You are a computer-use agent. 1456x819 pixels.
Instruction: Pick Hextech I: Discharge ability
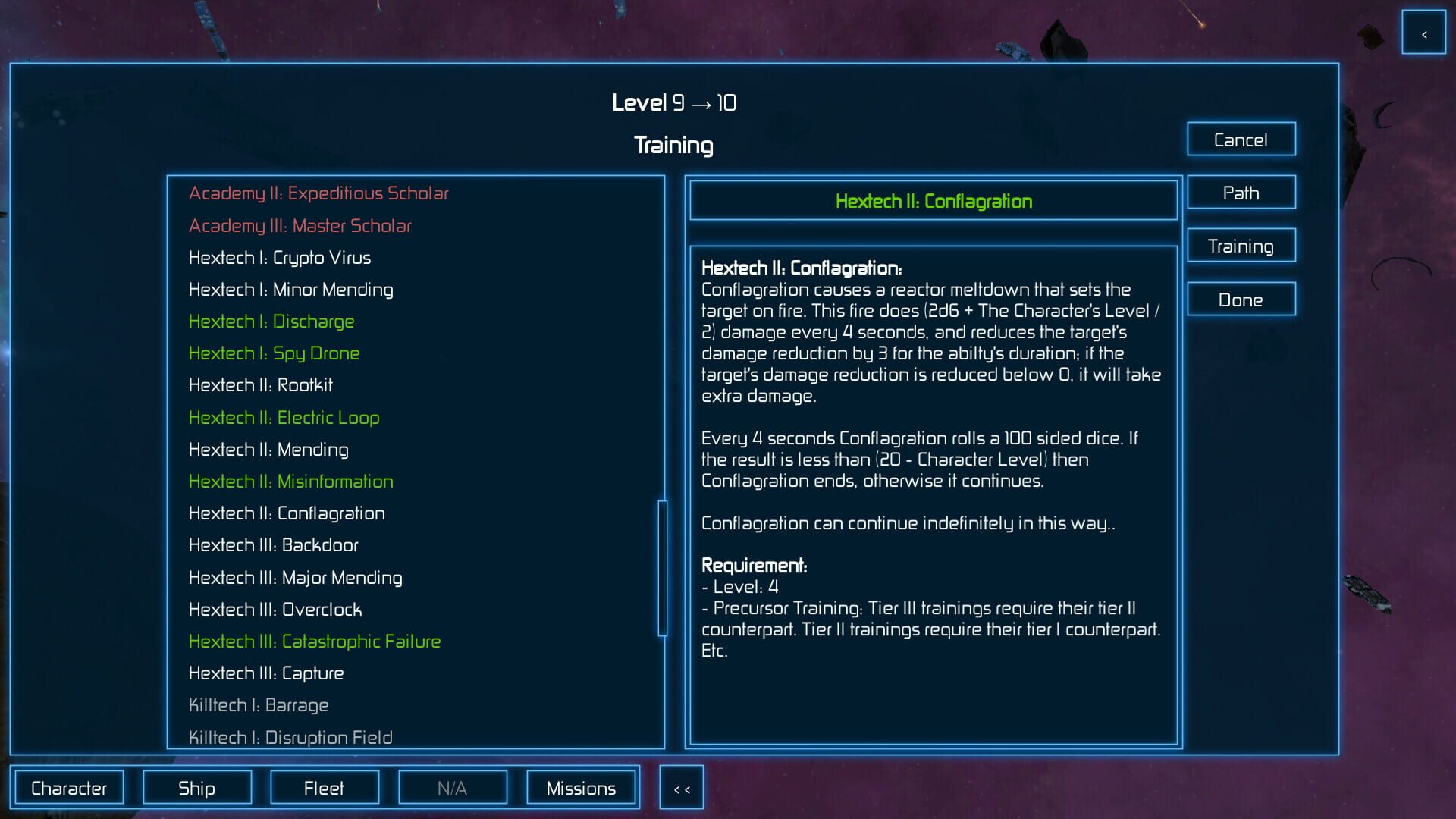[271, 322]
